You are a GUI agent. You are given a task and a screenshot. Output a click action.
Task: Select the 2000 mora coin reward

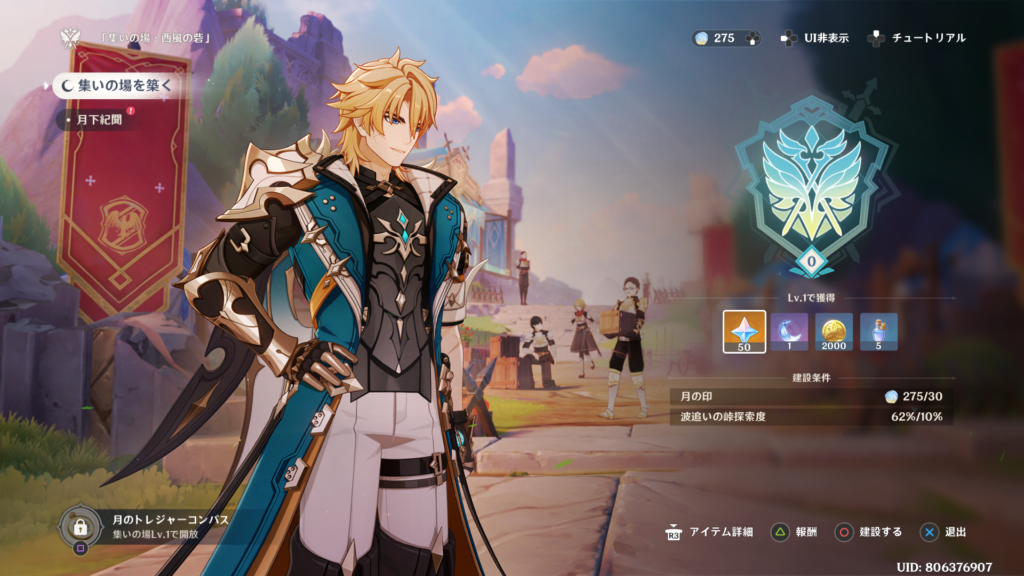point(834,332)
